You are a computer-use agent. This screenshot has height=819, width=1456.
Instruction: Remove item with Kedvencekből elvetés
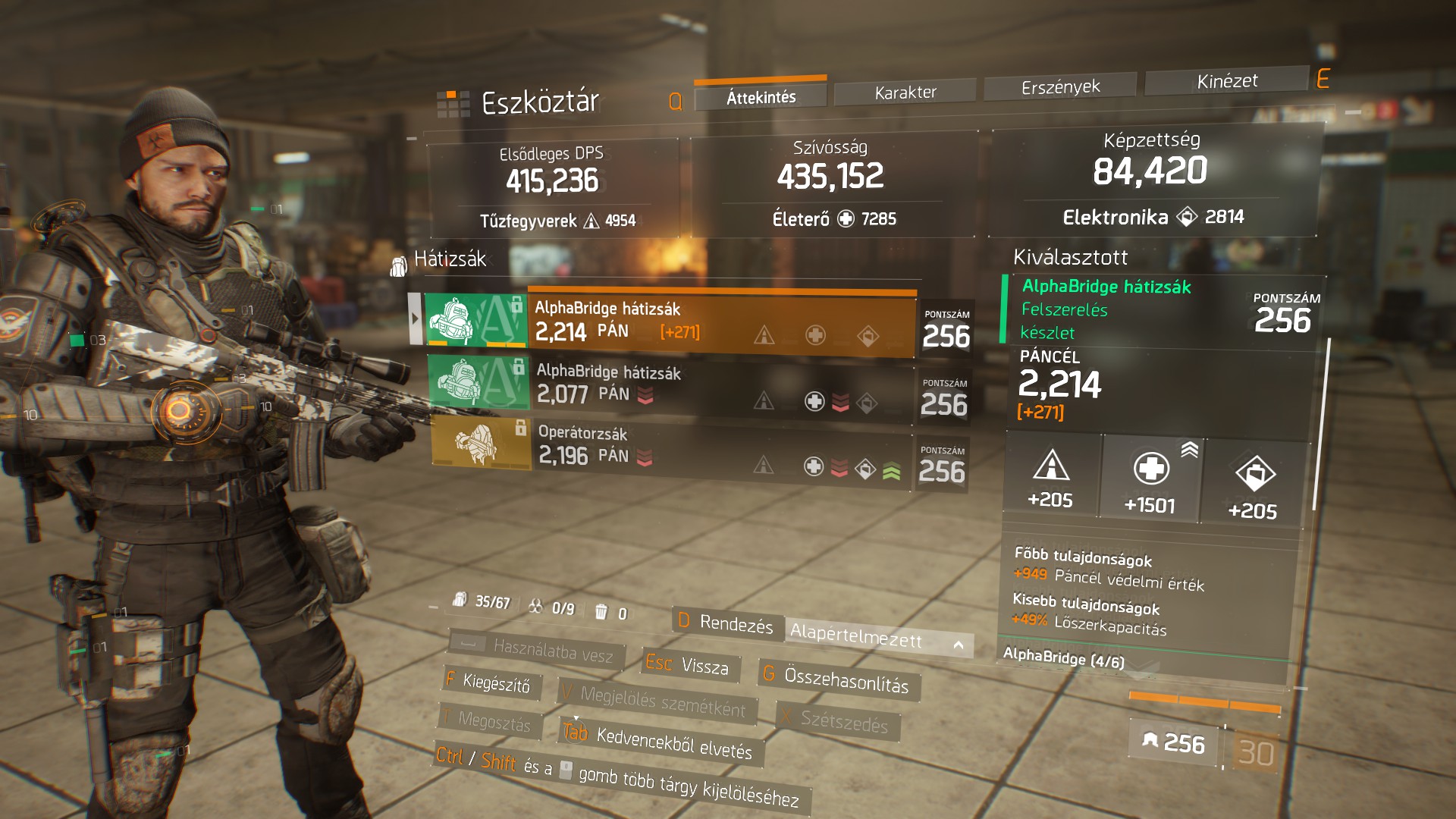point(661,740)
